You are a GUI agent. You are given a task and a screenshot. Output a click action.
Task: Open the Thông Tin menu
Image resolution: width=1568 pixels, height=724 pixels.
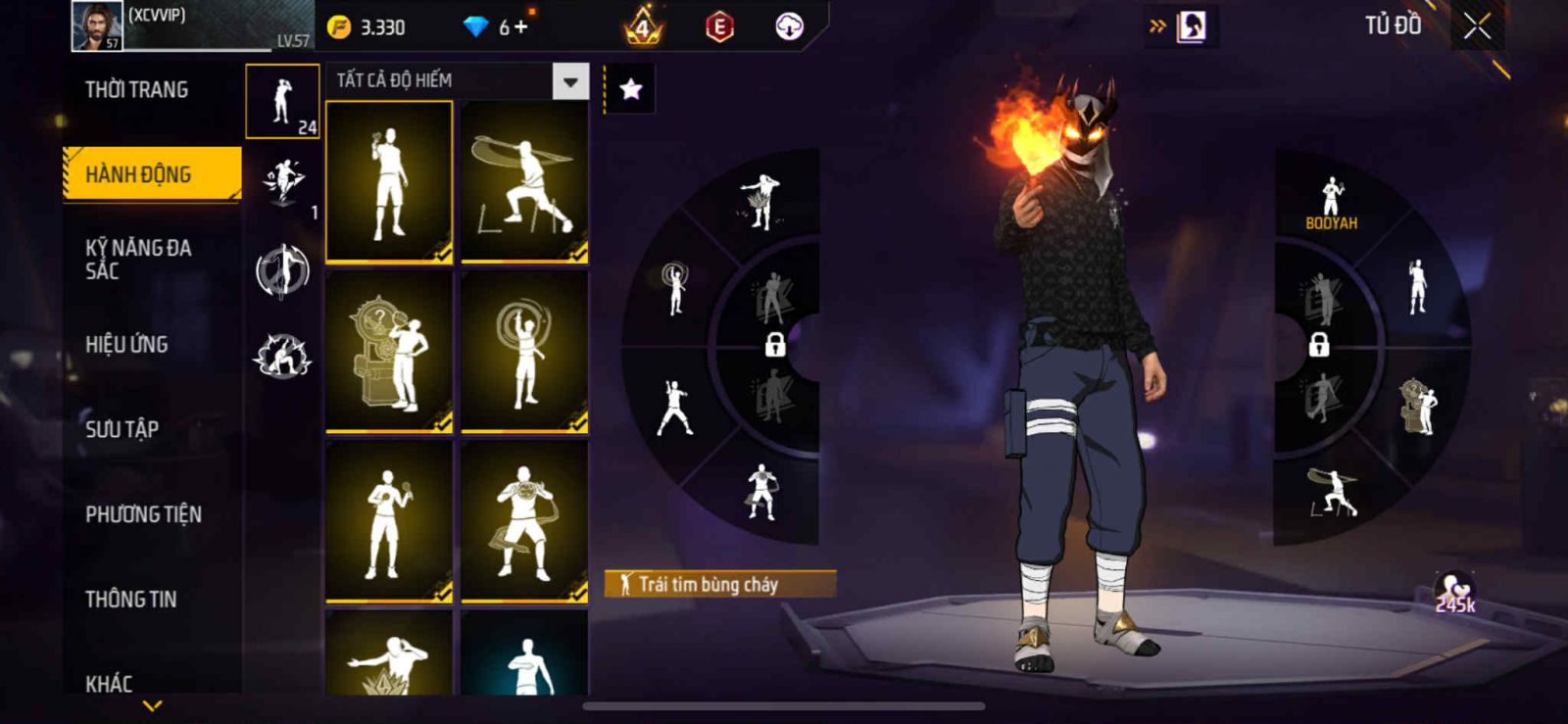[x=130, y=599]
